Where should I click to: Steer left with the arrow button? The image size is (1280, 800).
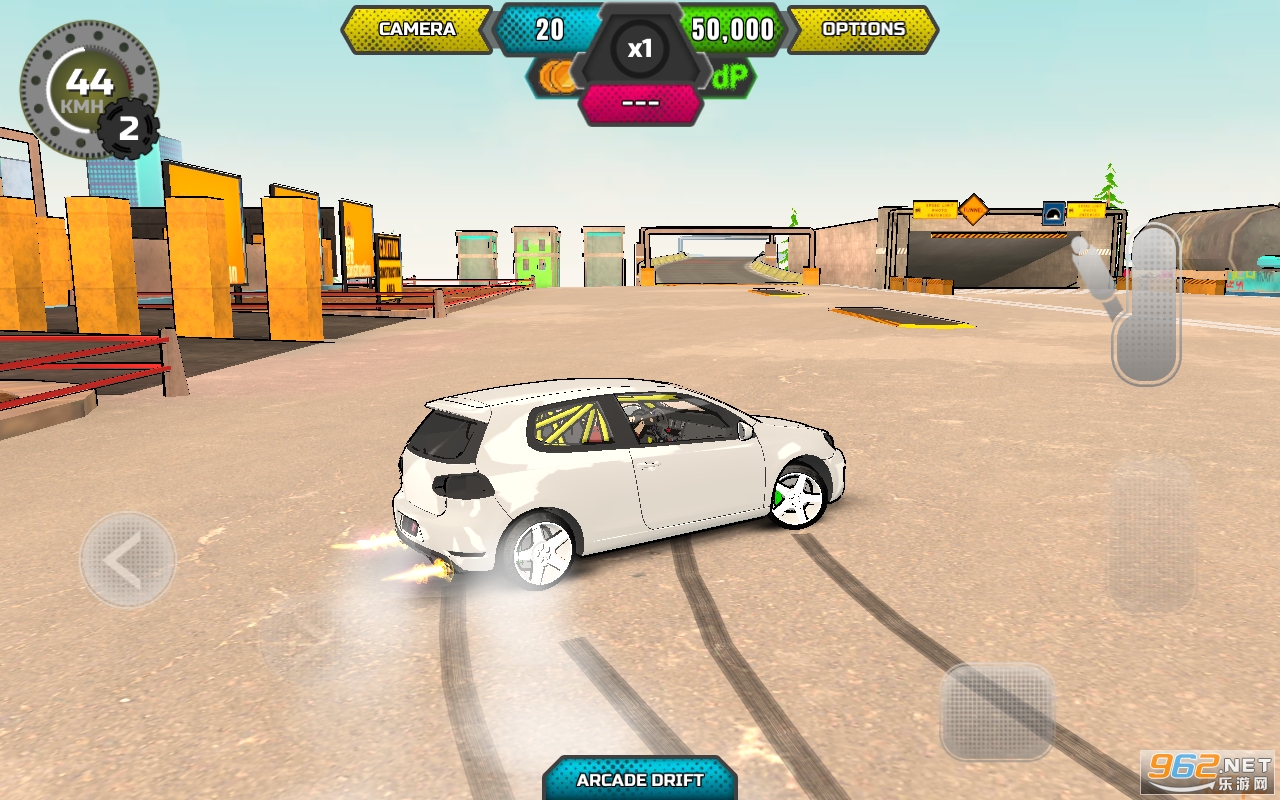tap(127, 561)
